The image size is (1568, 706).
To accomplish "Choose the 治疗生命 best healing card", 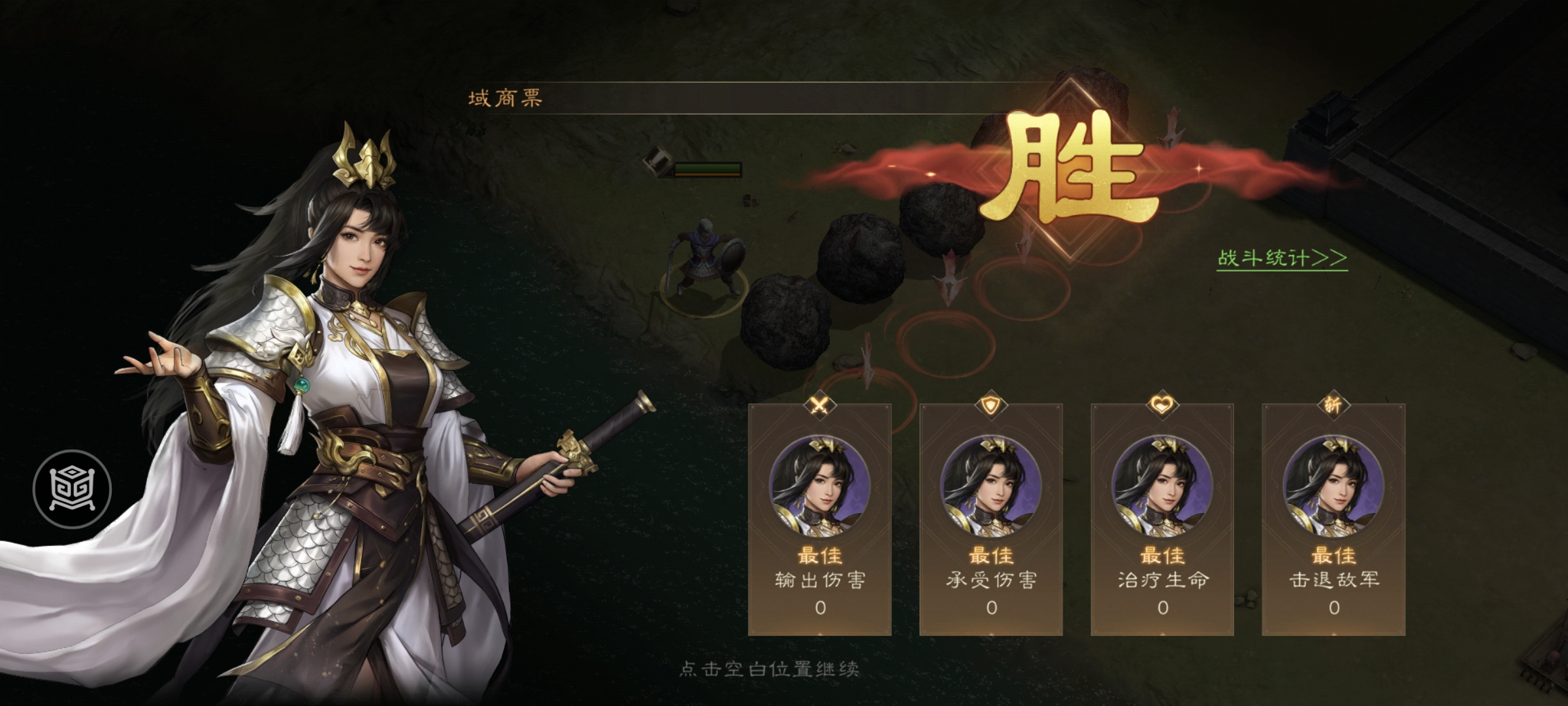I will (x=1162, y=520).
